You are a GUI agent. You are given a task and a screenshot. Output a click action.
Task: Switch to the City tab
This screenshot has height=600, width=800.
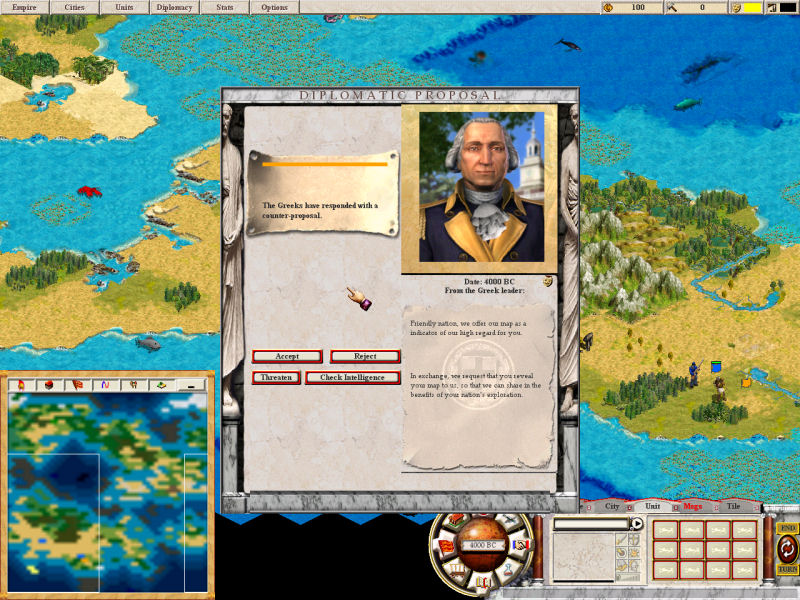(x=612, y=506)
